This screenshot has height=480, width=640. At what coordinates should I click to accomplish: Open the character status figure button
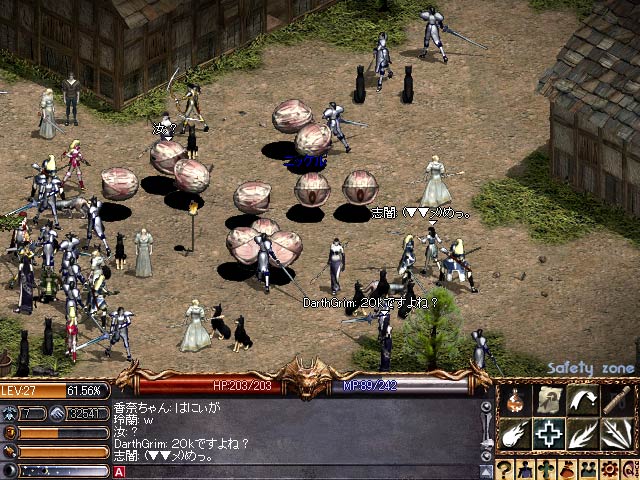tap(523, 469)
